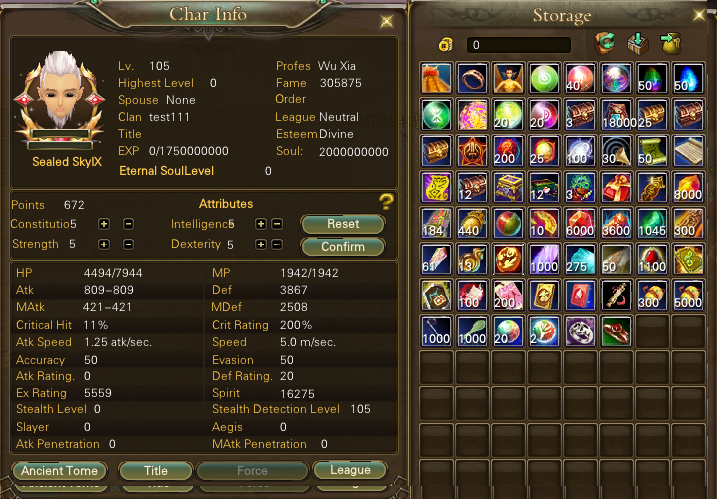Click the storage sort refresh icon
The image size is (717, 499).
tap(604, 44)
